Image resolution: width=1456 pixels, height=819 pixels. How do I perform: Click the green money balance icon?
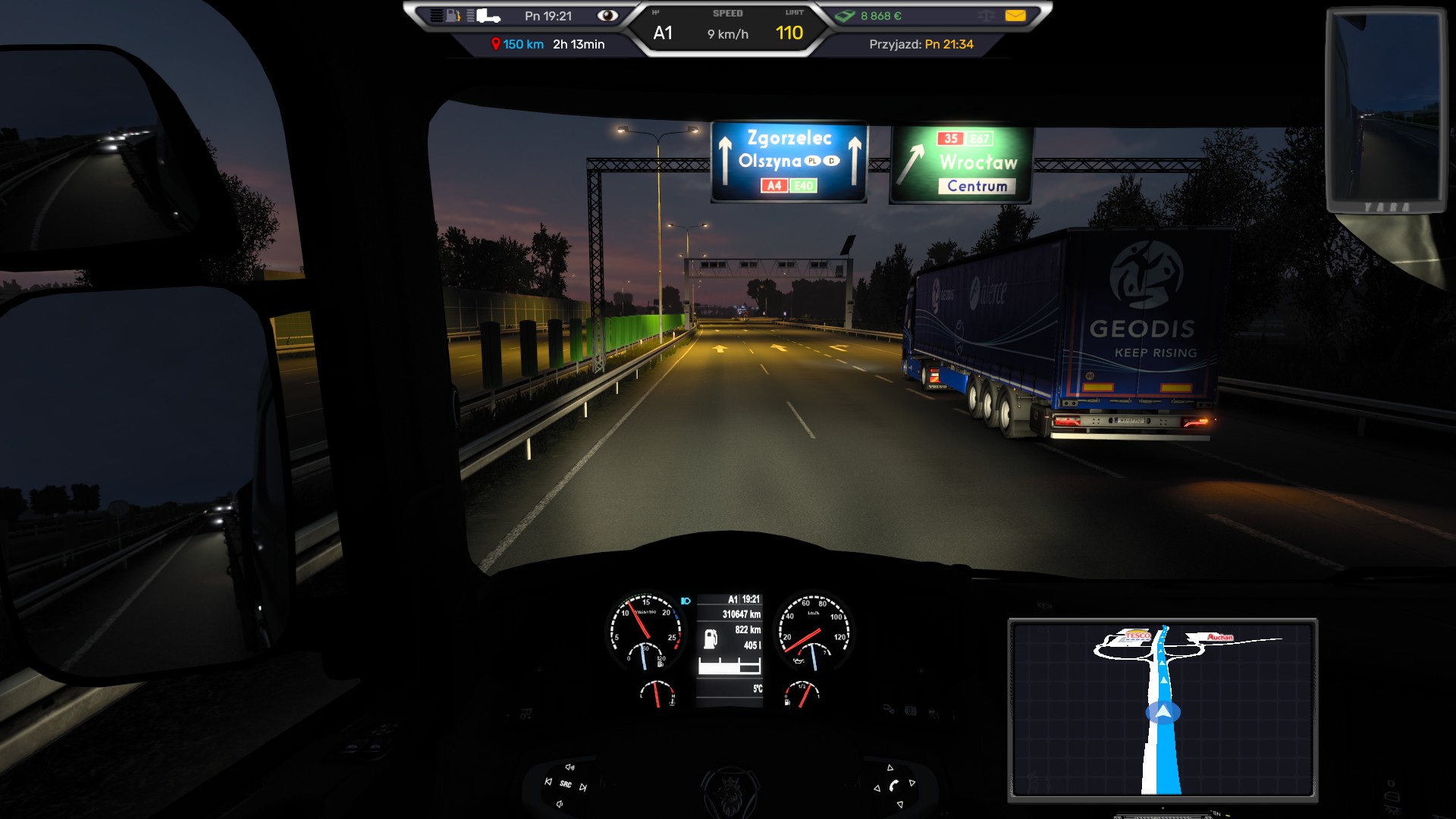tap(846, 16)
